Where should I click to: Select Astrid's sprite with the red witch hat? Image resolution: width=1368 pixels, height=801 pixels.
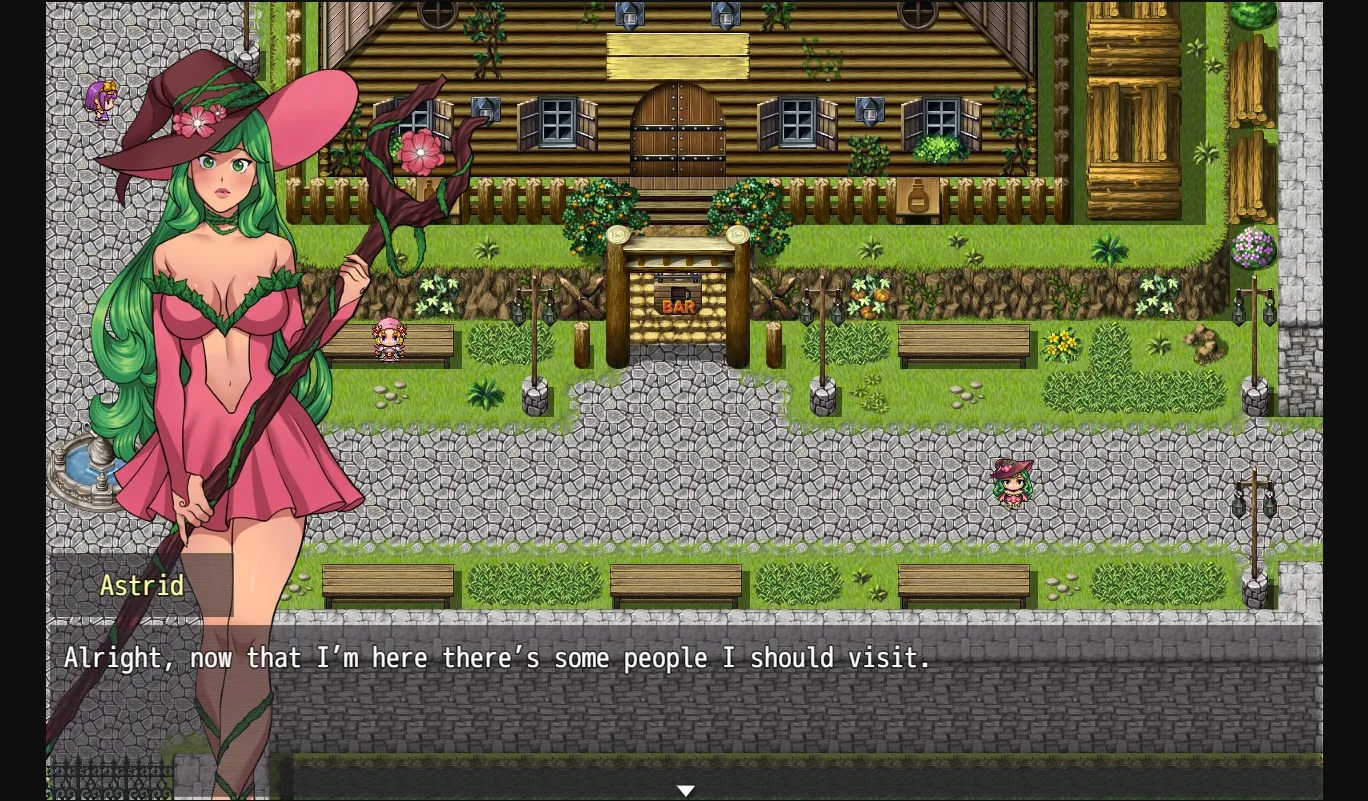point(1013,481)
